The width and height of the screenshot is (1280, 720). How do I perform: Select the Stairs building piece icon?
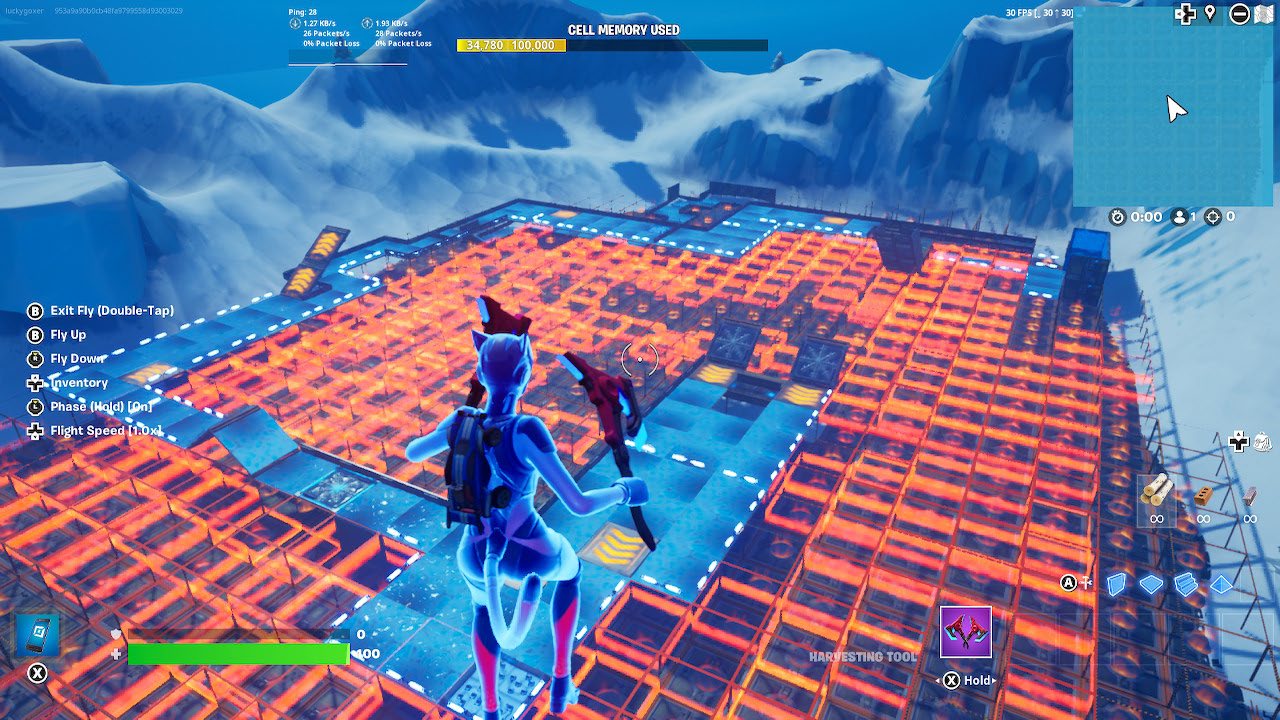(1186, 583)
